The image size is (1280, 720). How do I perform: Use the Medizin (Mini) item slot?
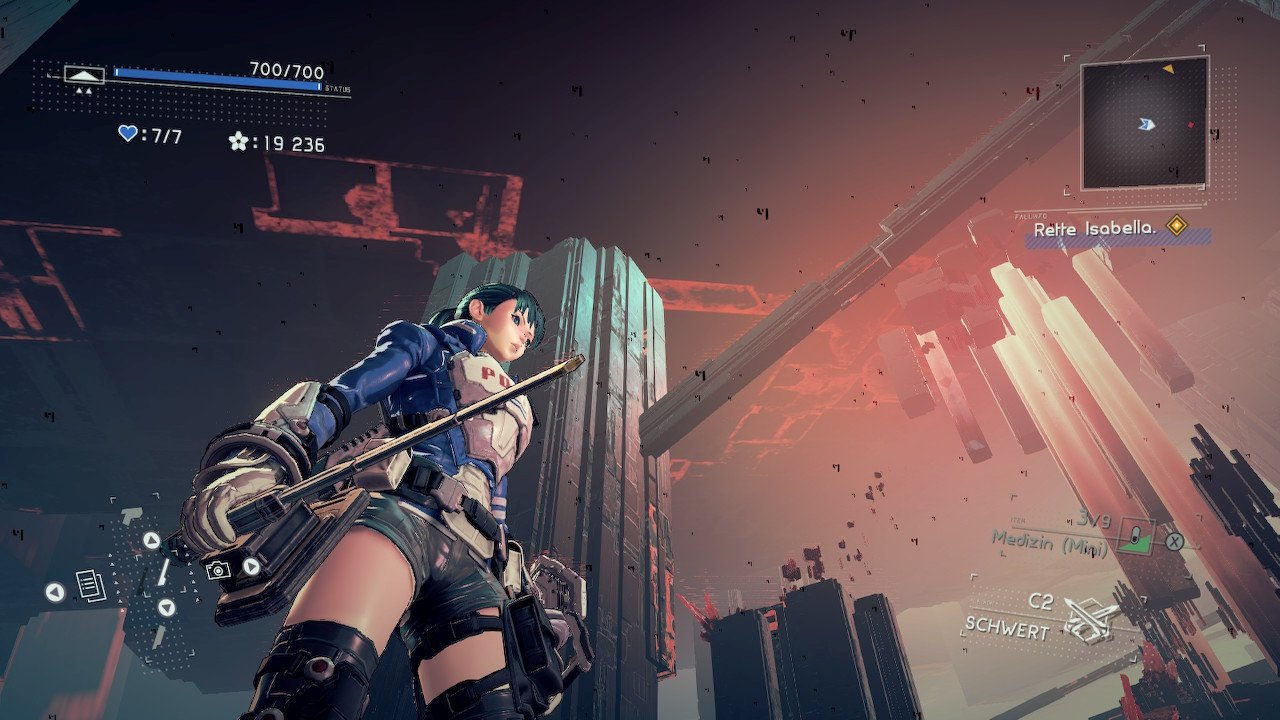click(x=1135, y=536)
